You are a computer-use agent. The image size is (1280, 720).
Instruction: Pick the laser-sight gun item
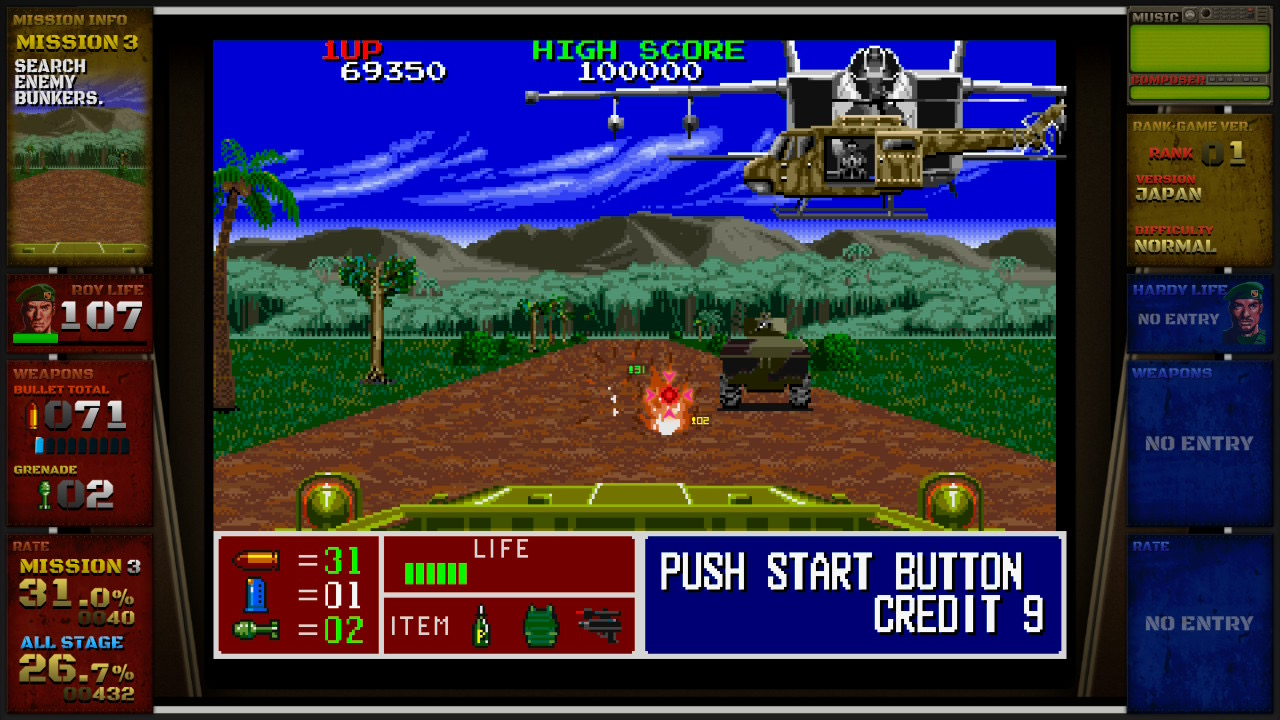tap(600, 625)
